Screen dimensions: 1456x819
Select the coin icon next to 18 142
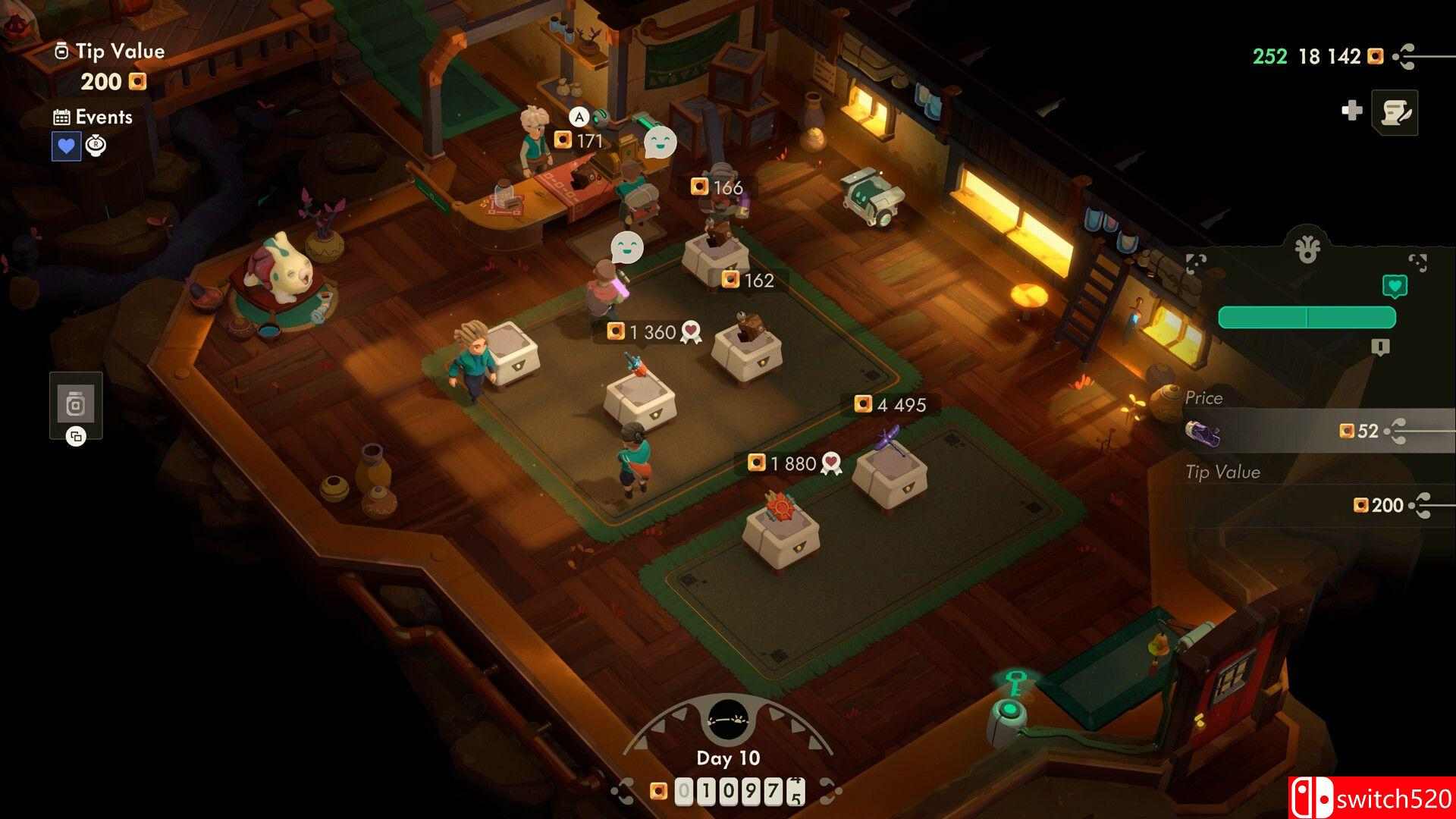[1374, 56]
